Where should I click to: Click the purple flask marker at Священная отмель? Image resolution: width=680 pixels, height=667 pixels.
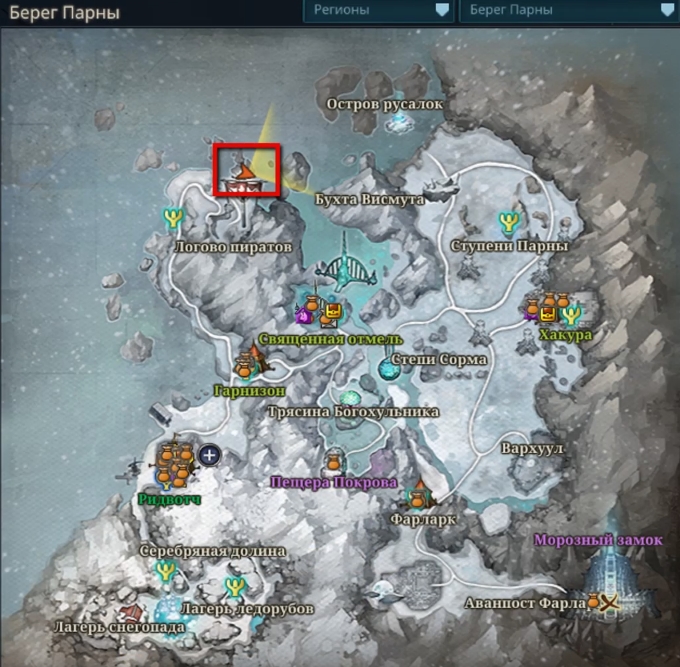[303, 315]
